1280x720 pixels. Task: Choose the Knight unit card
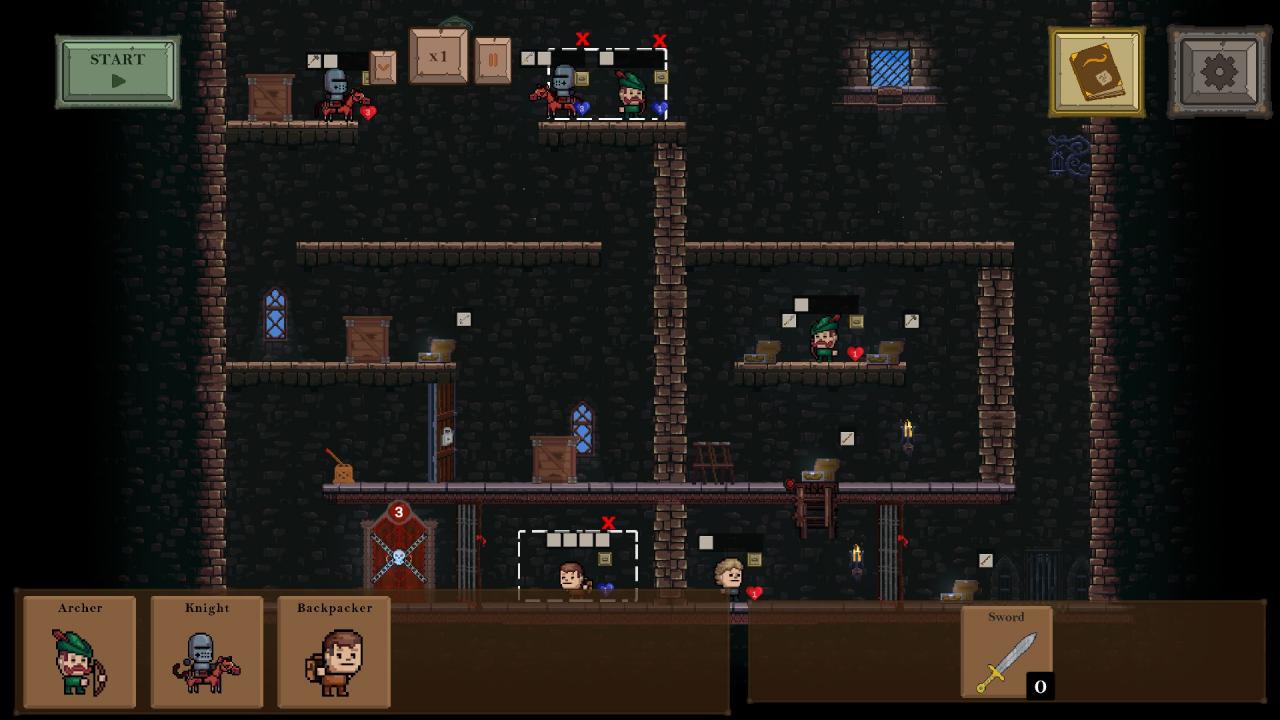coord(207,652)
